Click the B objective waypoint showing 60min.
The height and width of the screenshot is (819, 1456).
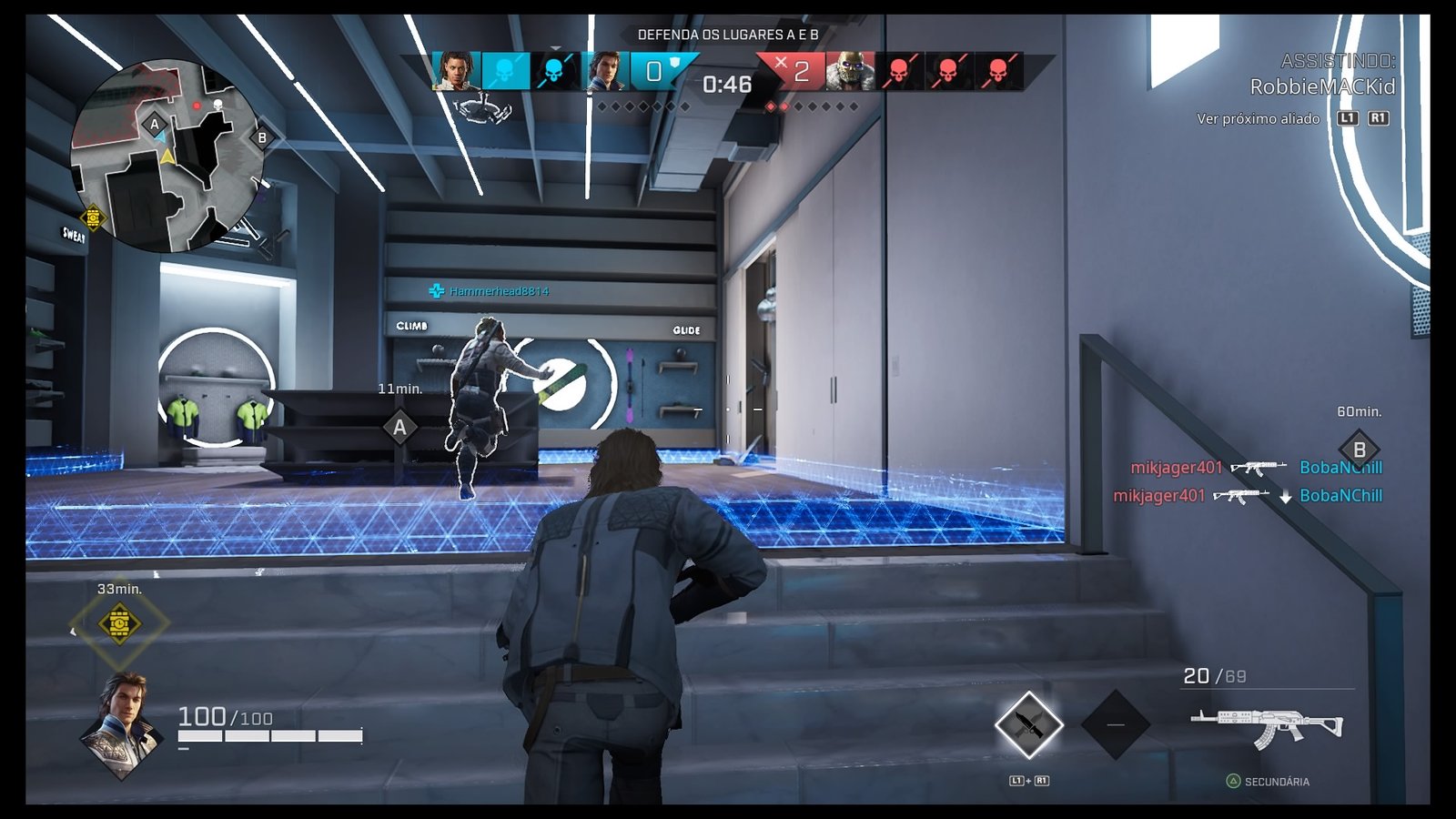[1359, 449]
